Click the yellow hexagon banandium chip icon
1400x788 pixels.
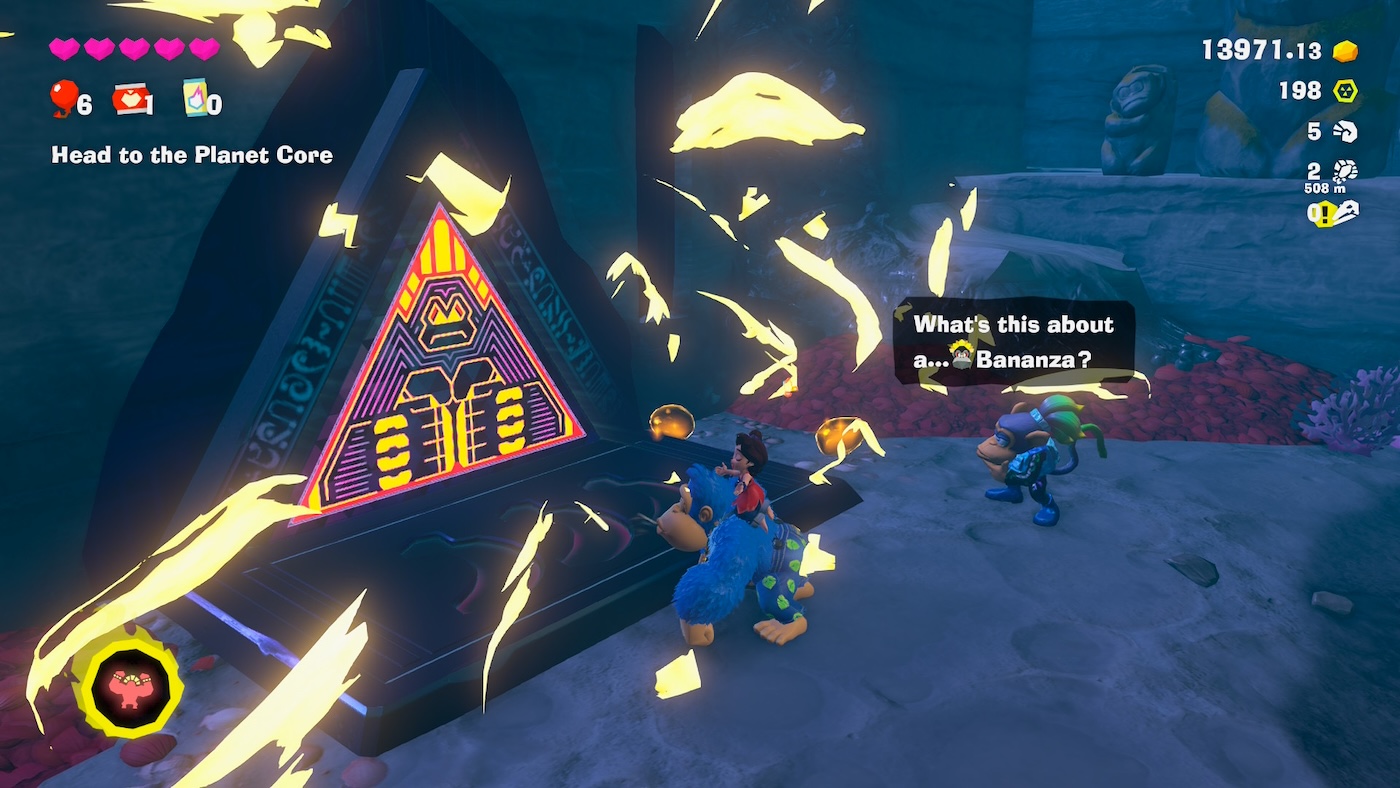[x=1345, y=91]
